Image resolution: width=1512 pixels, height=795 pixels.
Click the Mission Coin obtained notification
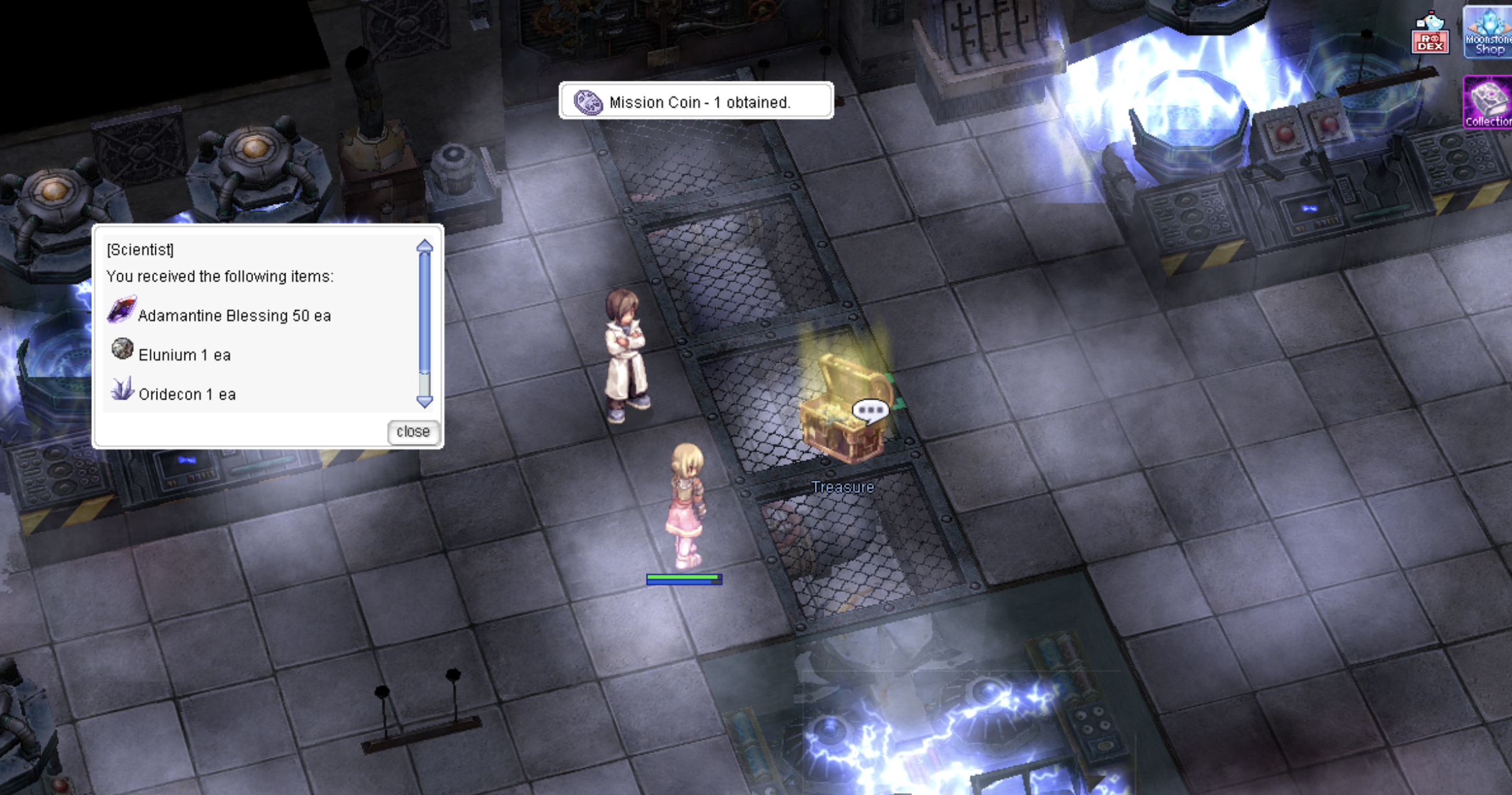(696, 102)
